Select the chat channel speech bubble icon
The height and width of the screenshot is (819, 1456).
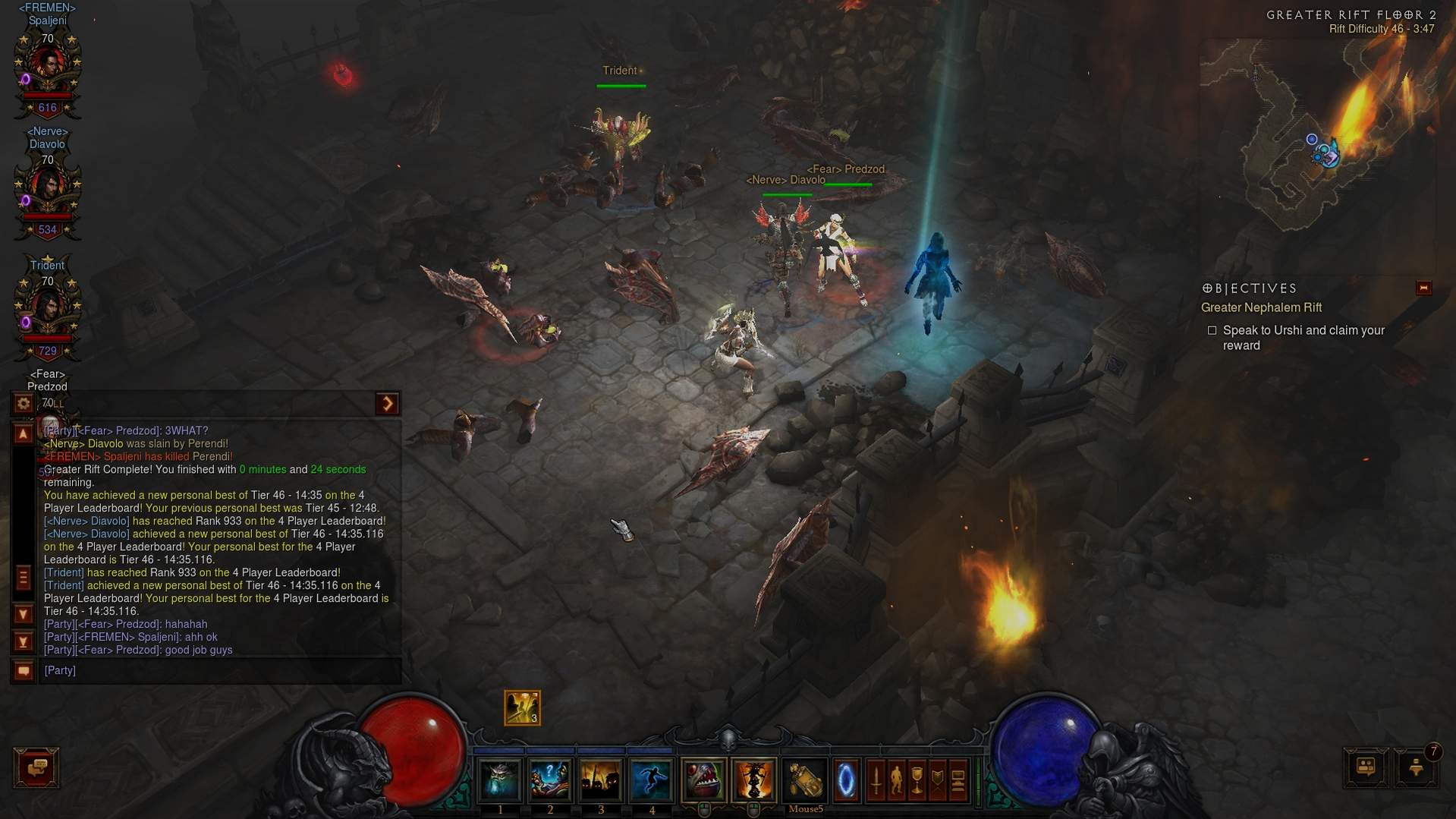click(x=24, y=671)
